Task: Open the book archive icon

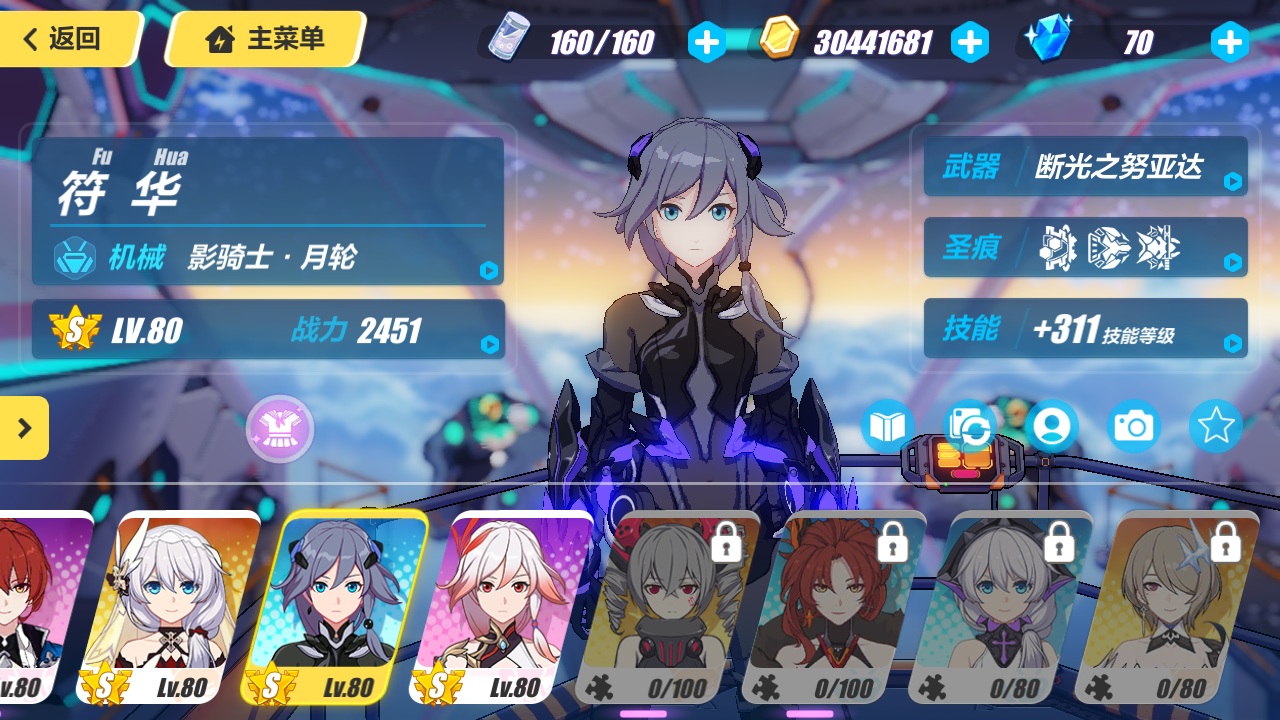Action: click(887, 427)
